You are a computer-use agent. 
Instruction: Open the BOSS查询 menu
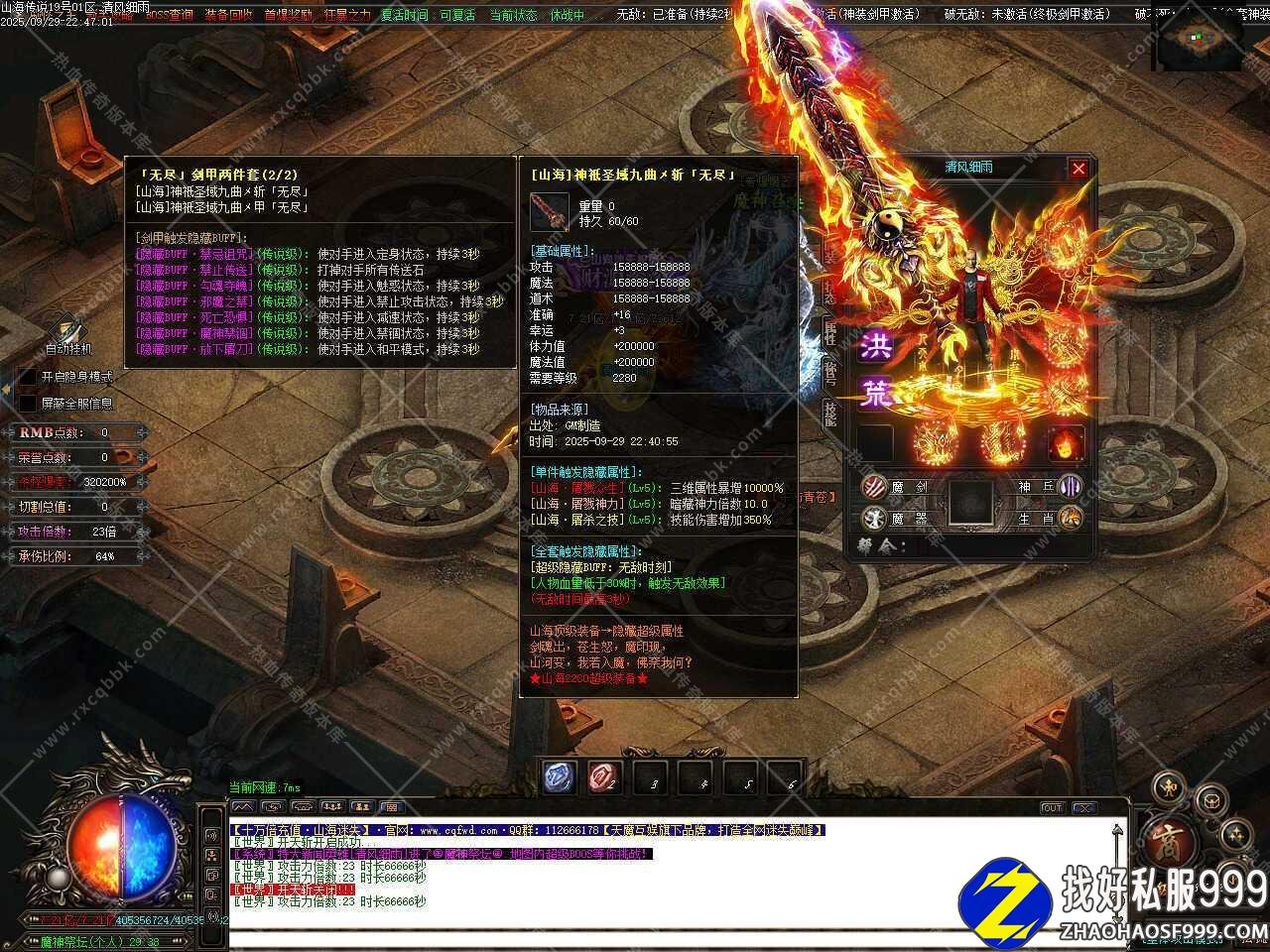click(170, 15)
